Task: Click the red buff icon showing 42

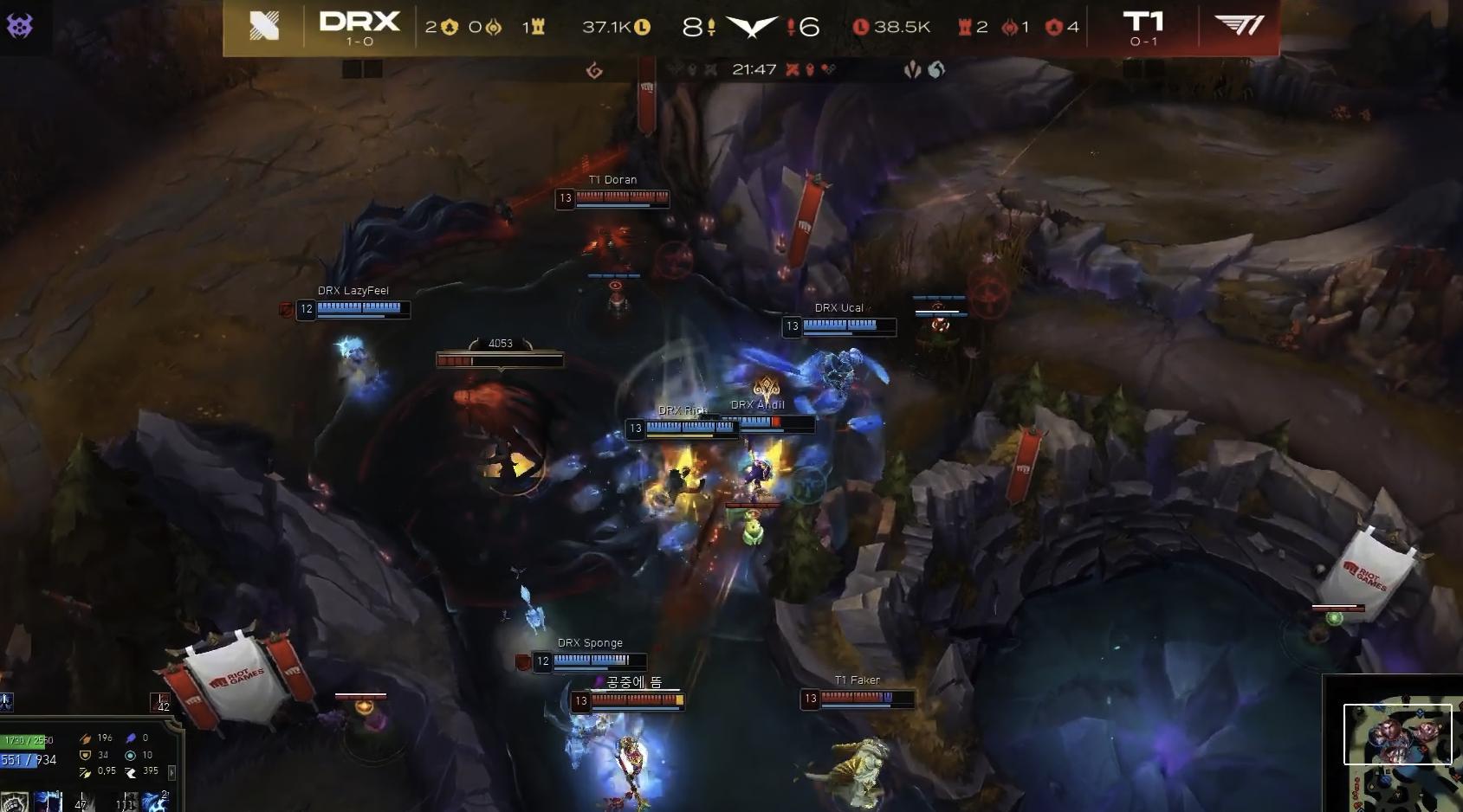Action: coord(160,702)
